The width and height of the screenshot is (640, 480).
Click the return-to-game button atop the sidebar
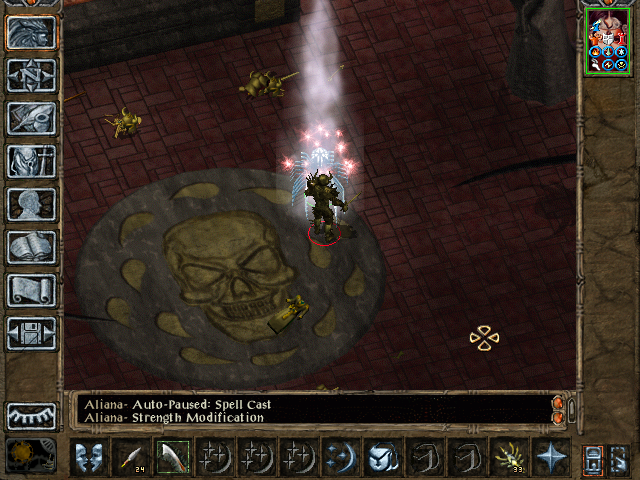tap(32, 32)
